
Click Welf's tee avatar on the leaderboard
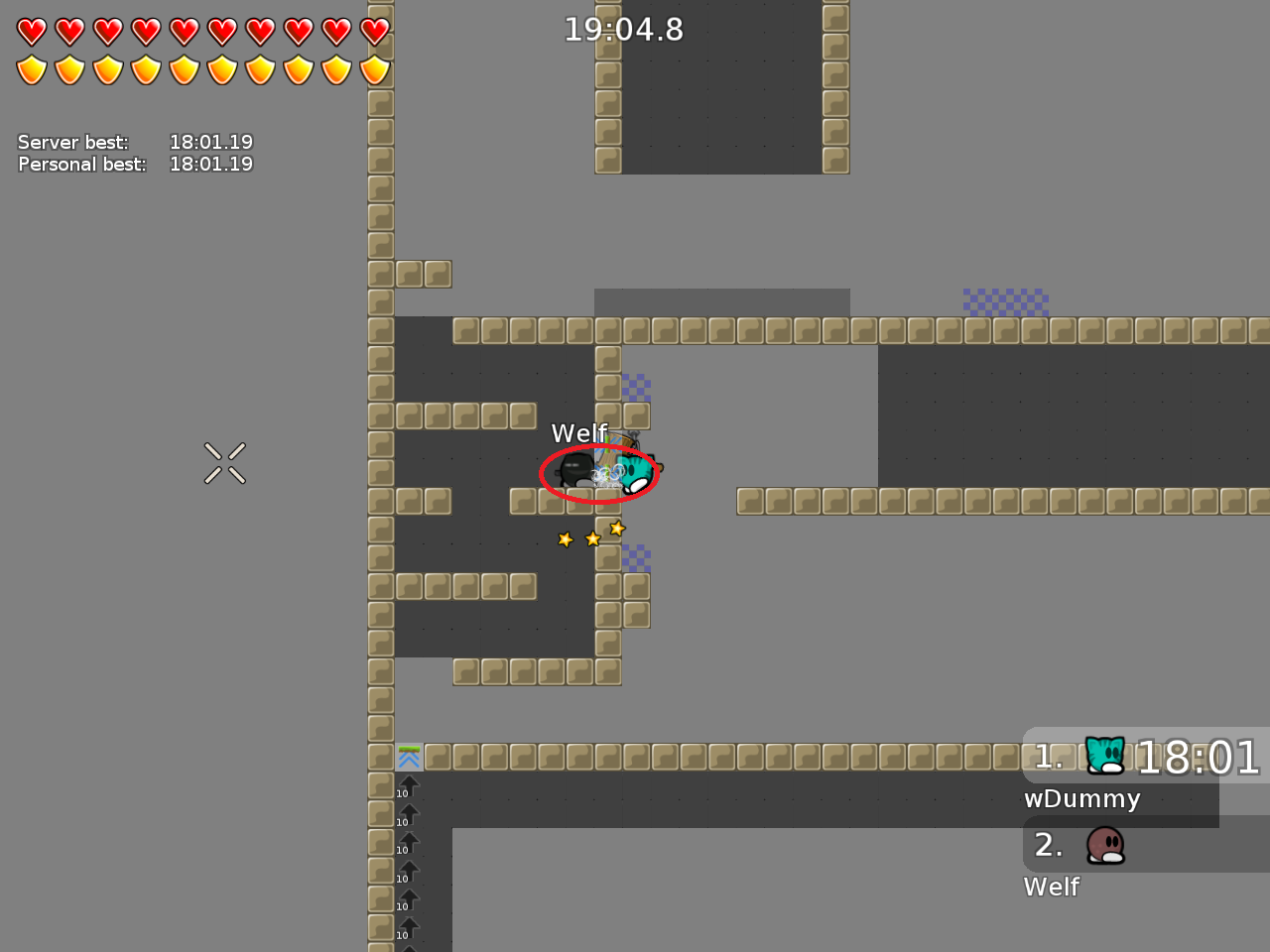(1104, 844)
